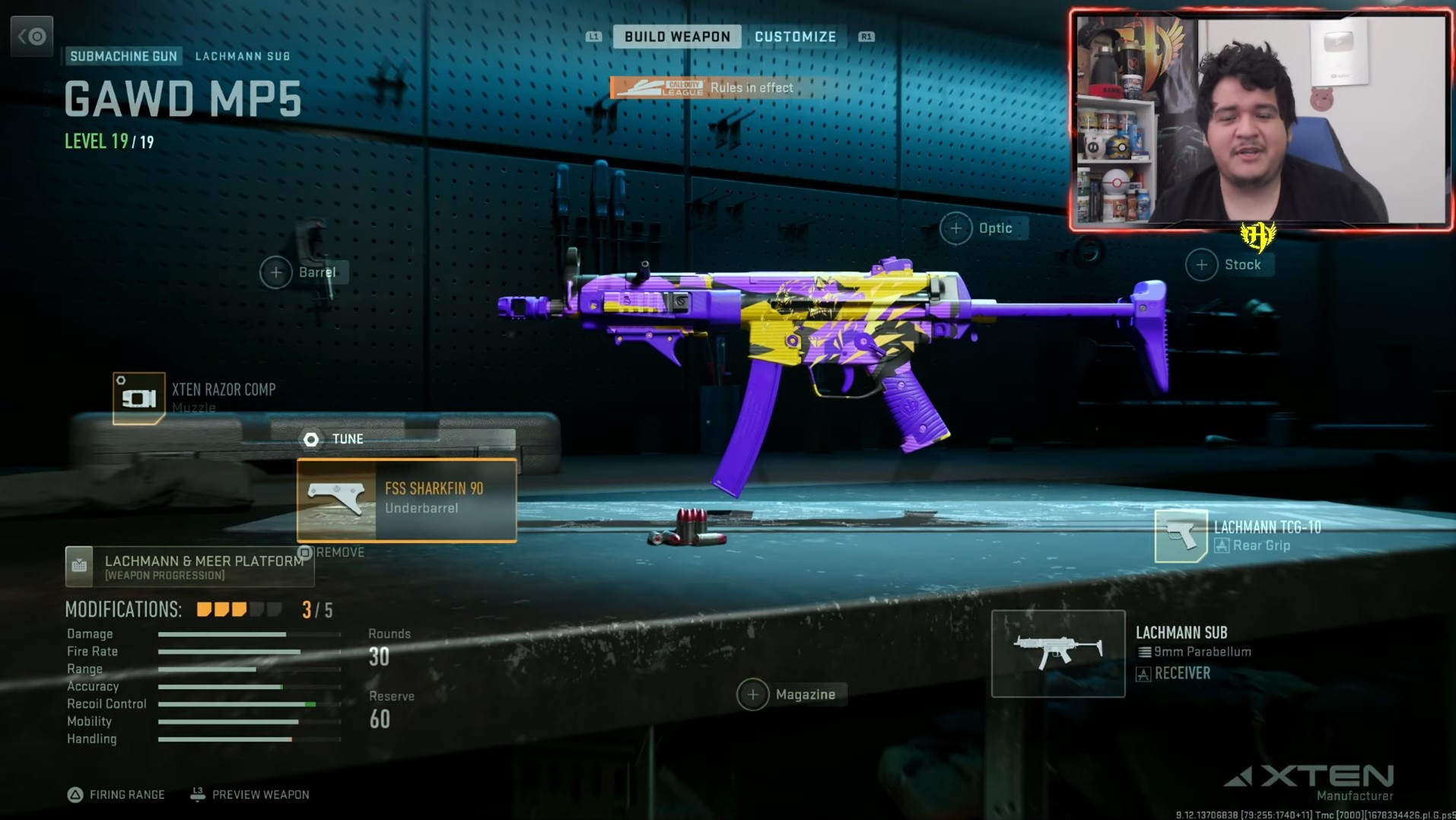Click the Firing Range icon
1456x820 pixels.
click(75, 794)
